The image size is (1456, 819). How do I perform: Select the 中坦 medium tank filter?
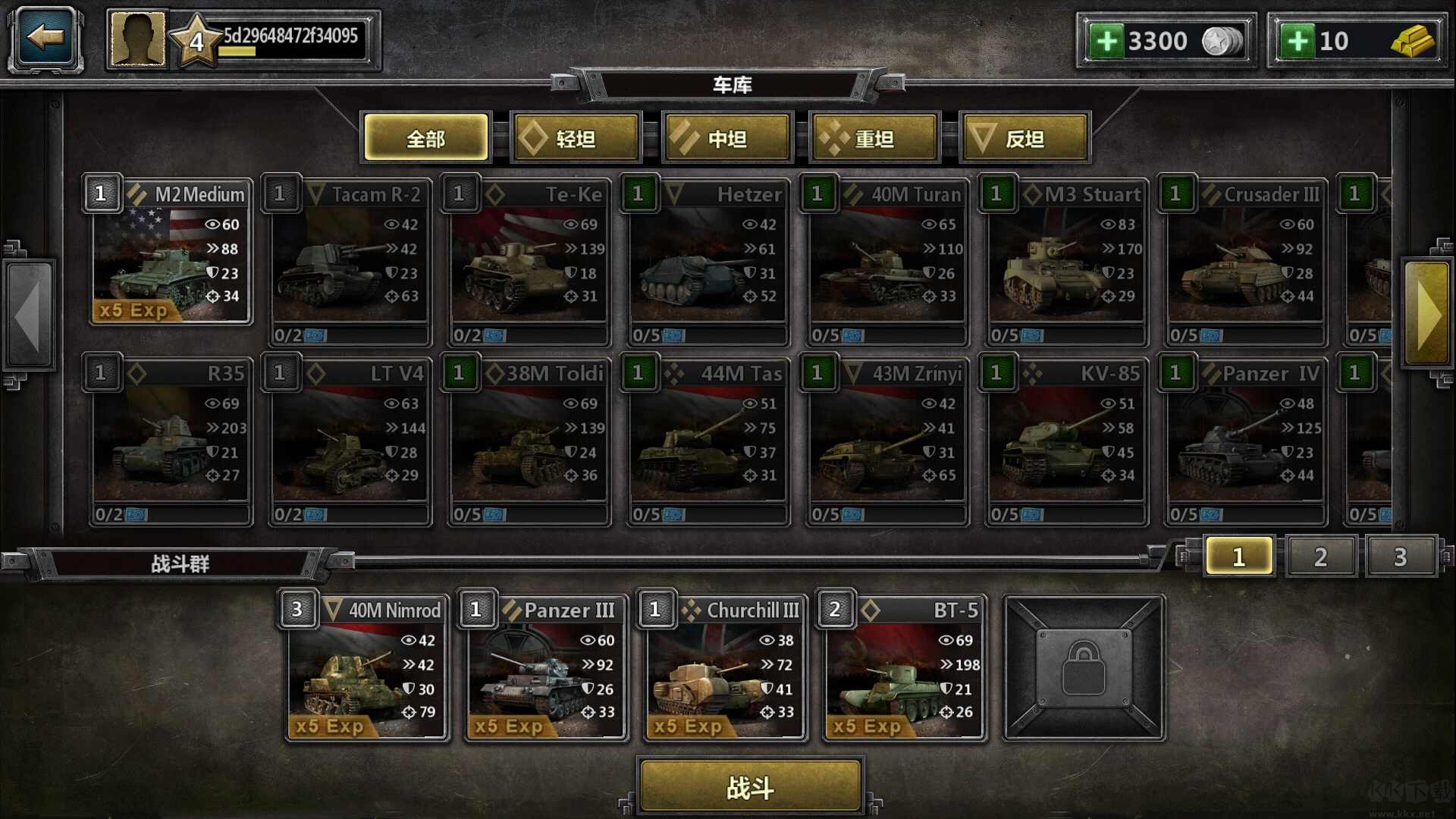tap(726, 138)
